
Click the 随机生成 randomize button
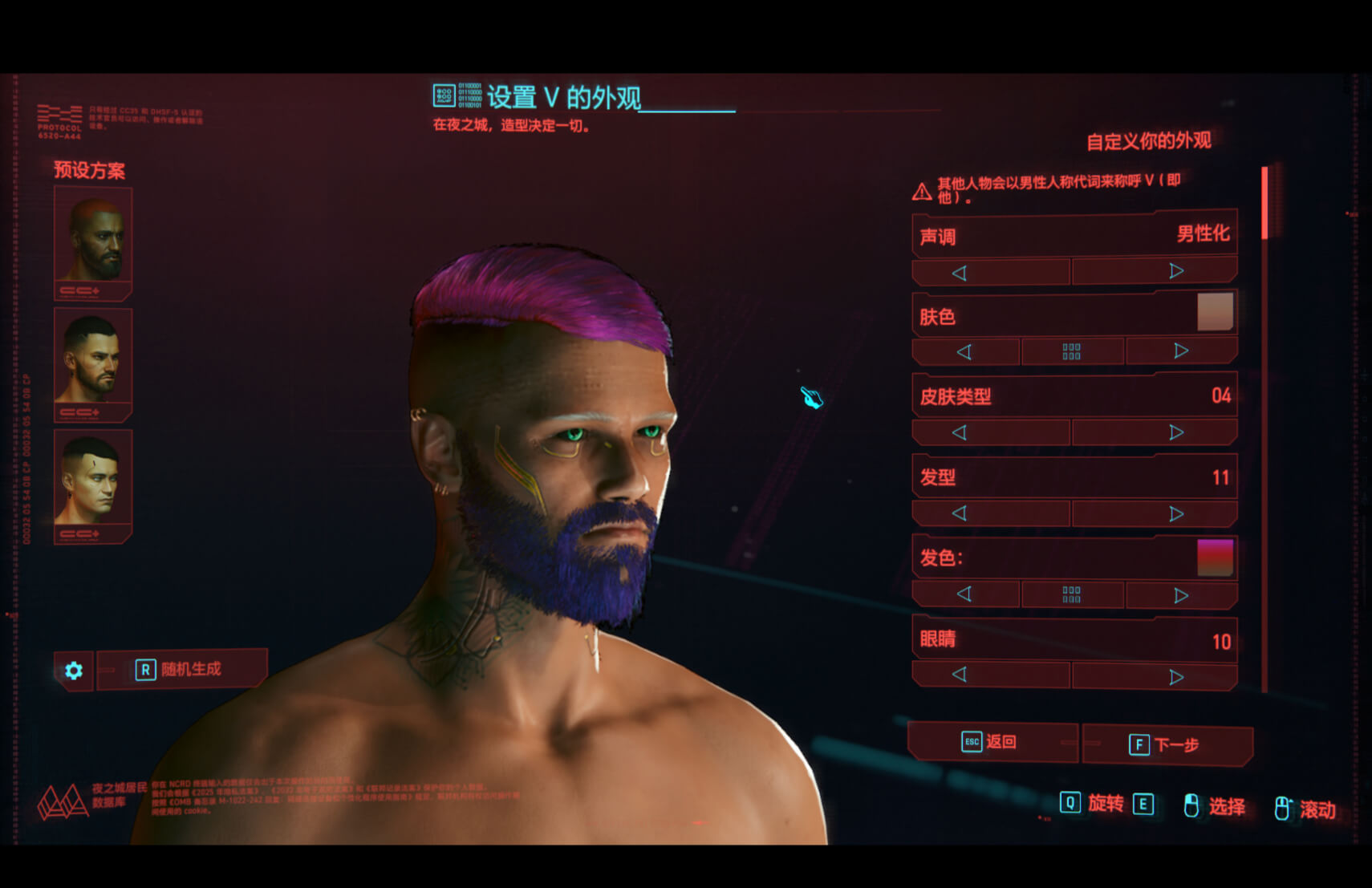point(182,670)
